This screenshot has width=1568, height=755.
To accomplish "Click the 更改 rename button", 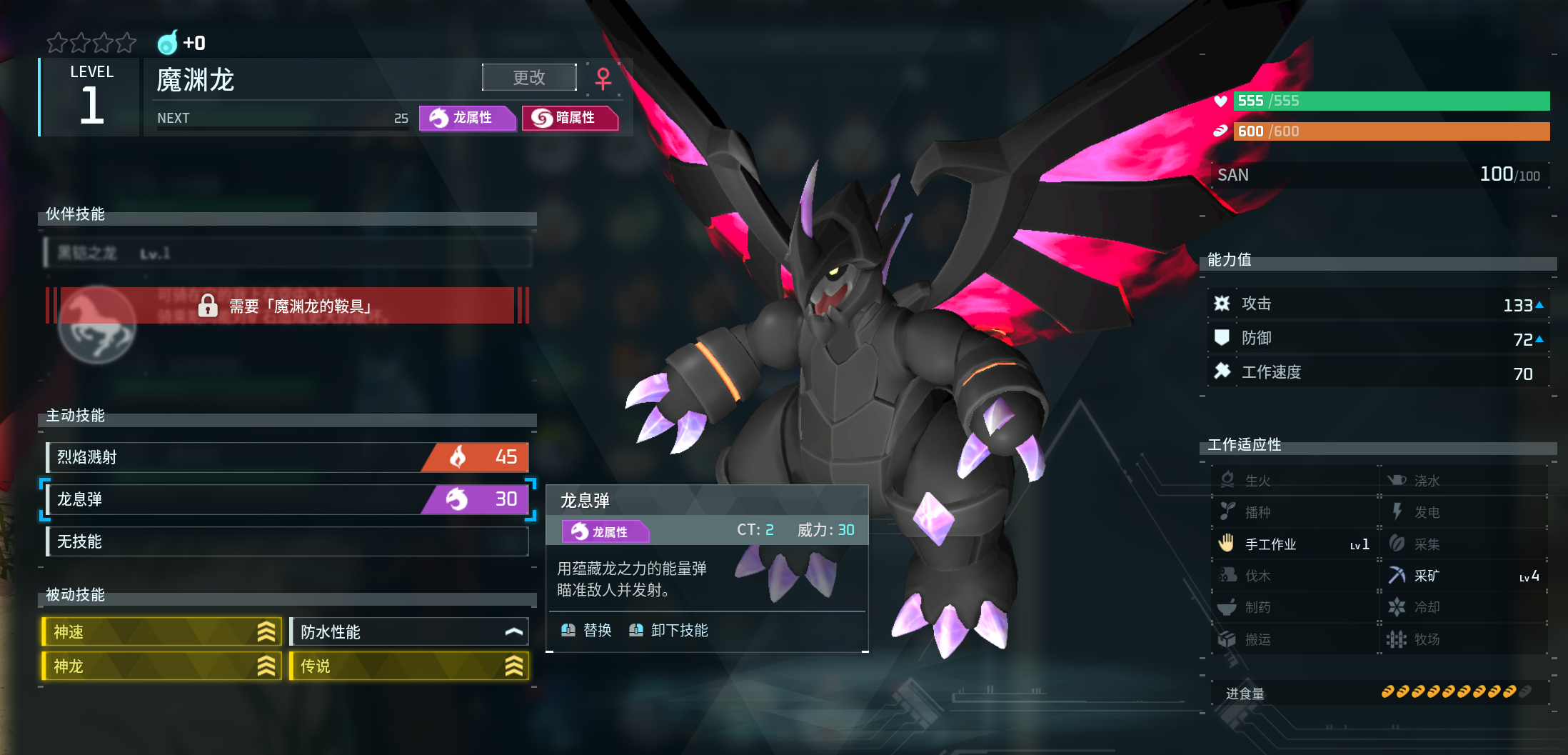I will pos(529,77).
